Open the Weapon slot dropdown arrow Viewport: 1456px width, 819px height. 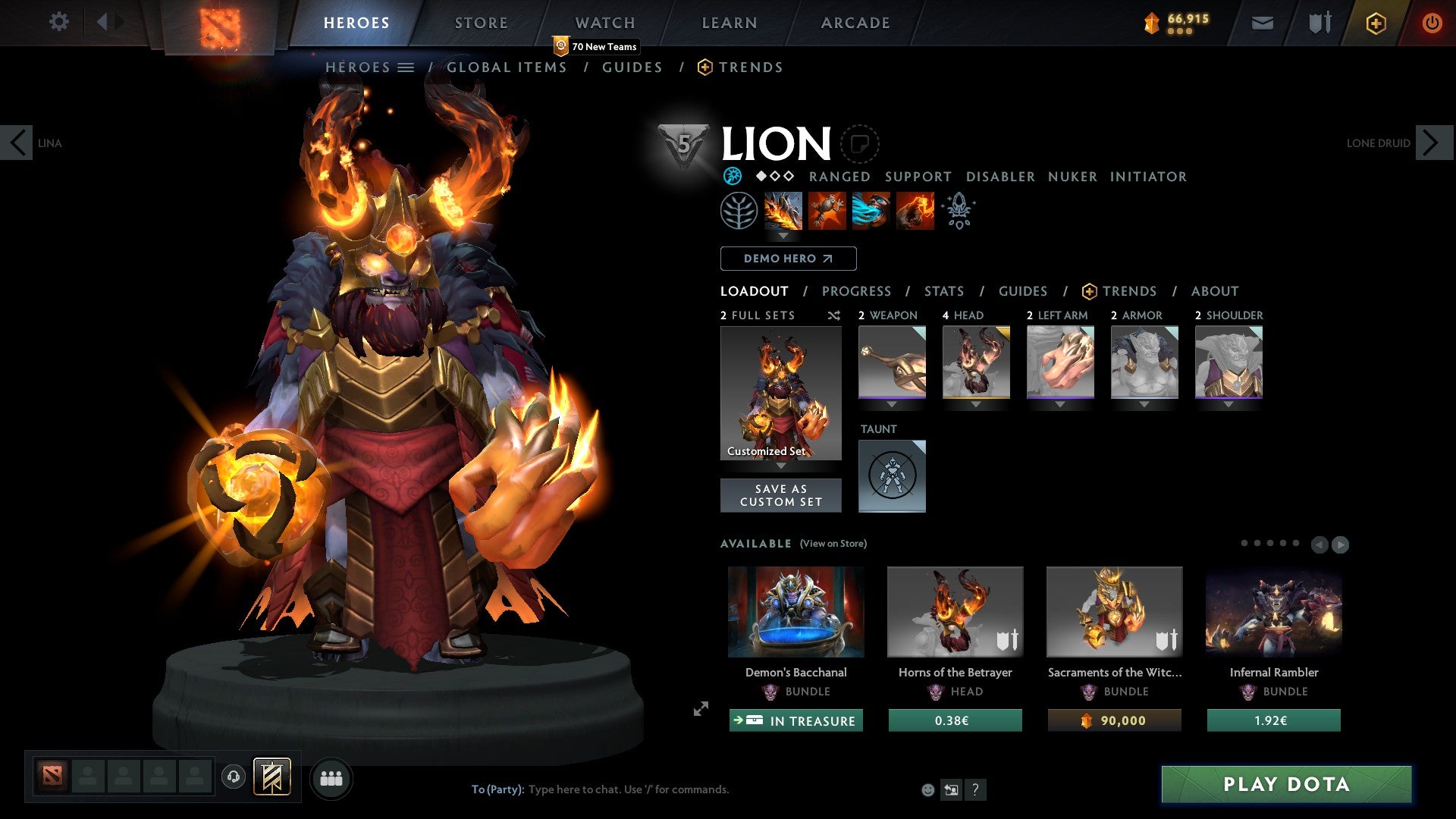coord(892,404)
